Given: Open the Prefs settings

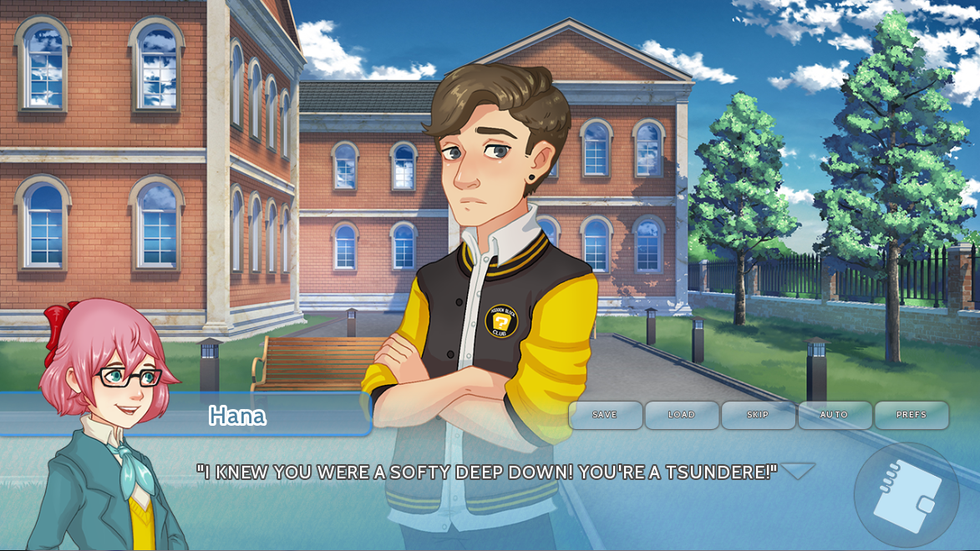Looking at the screenshot, I should pos(911,415).
